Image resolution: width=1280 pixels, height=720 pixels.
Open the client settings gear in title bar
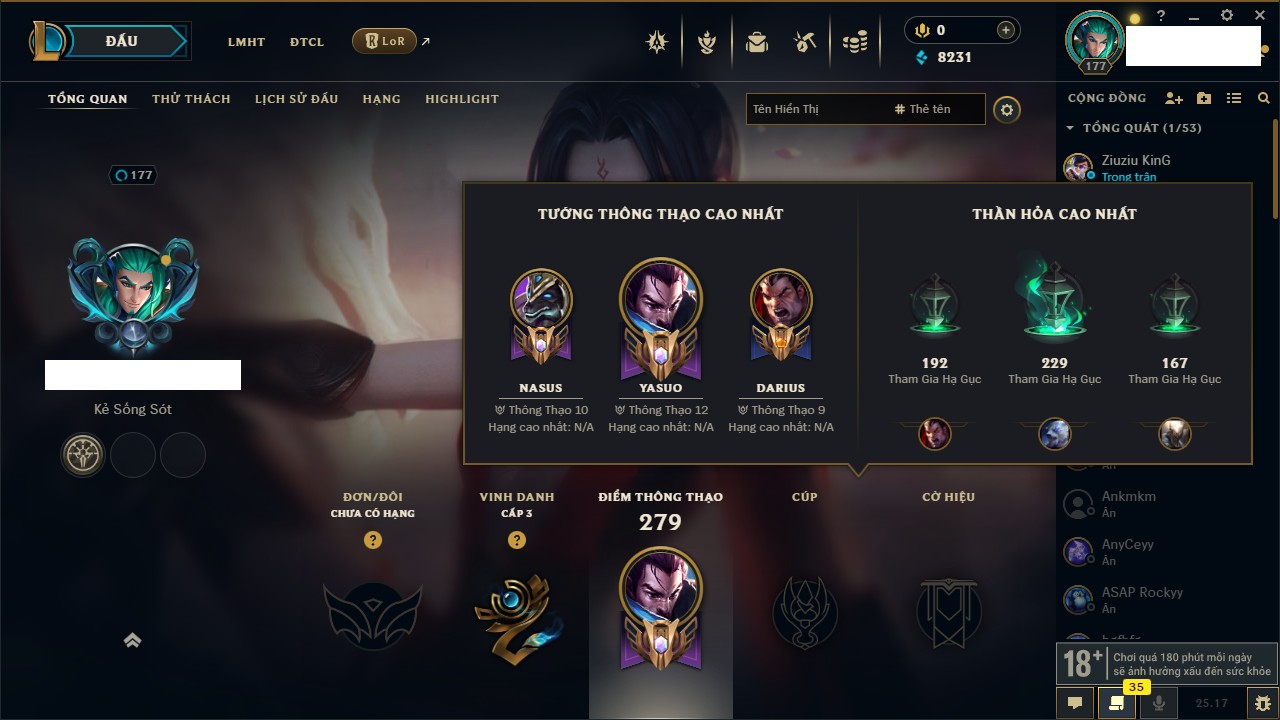(x=1227, y=16)
